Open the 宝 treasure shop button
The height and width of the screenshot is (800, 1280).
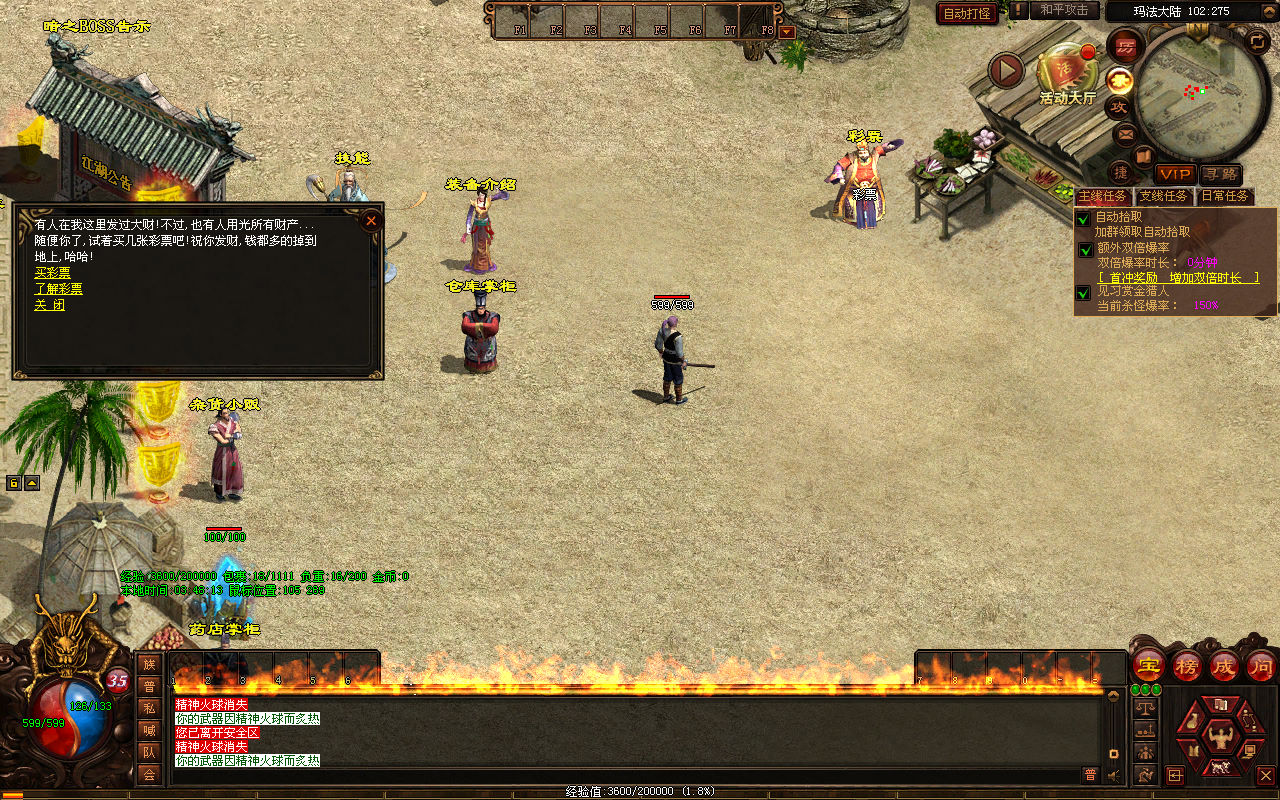click(1148, 666)
